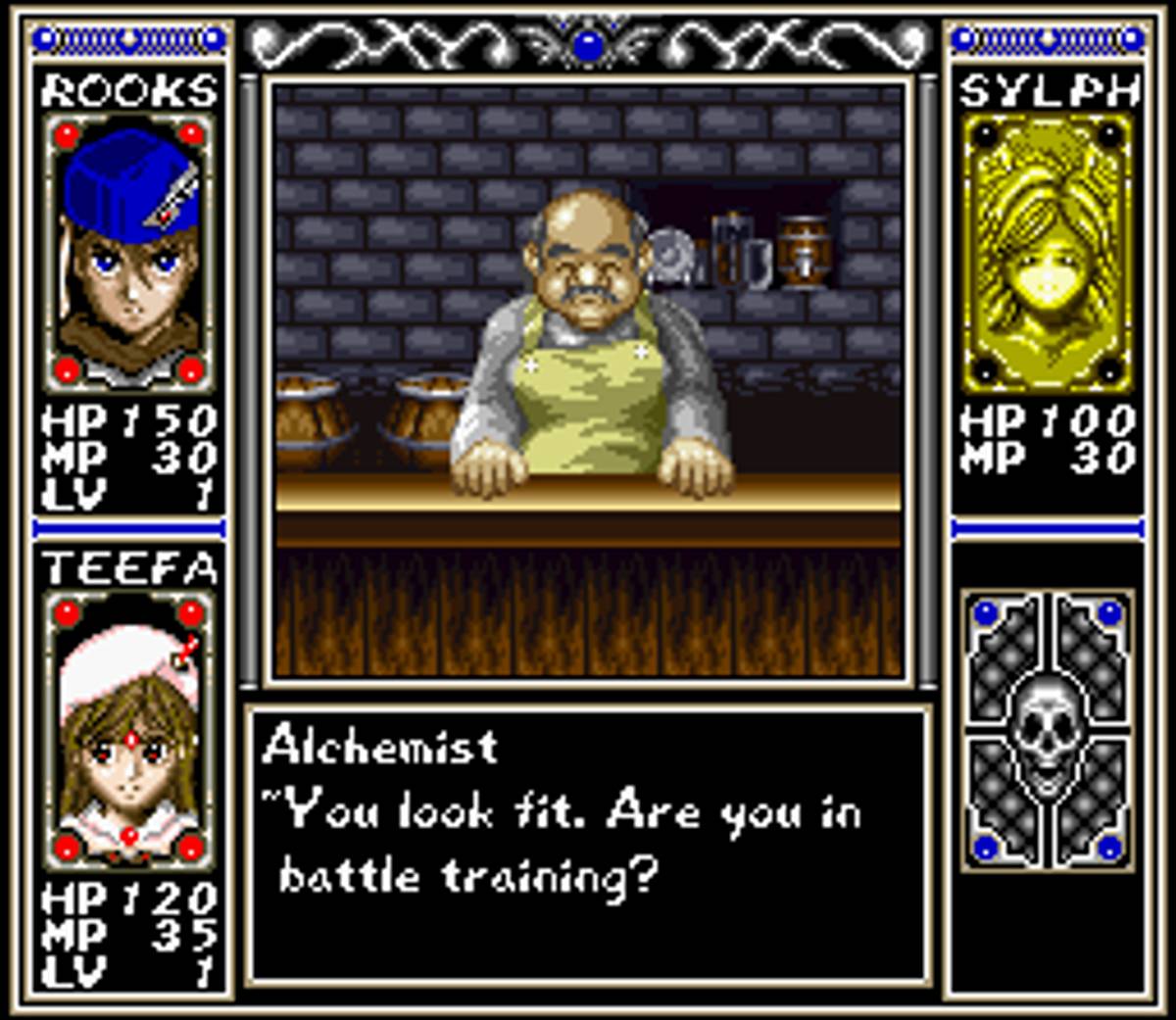
Task: Select Rooks' character portrait
Action: pyautogui.click(x=128, y=253)
